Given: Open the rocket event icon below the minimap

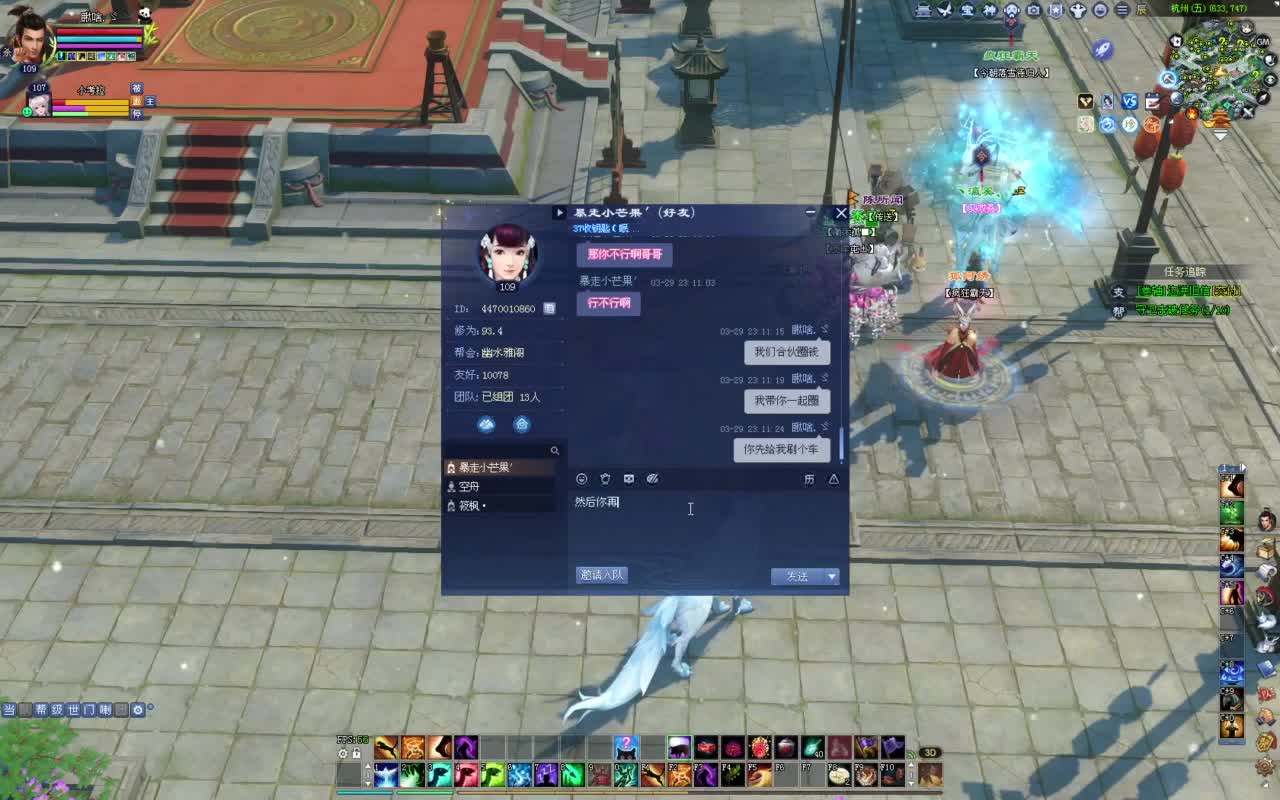Looking at the screenshot, I should [1102, 50].
